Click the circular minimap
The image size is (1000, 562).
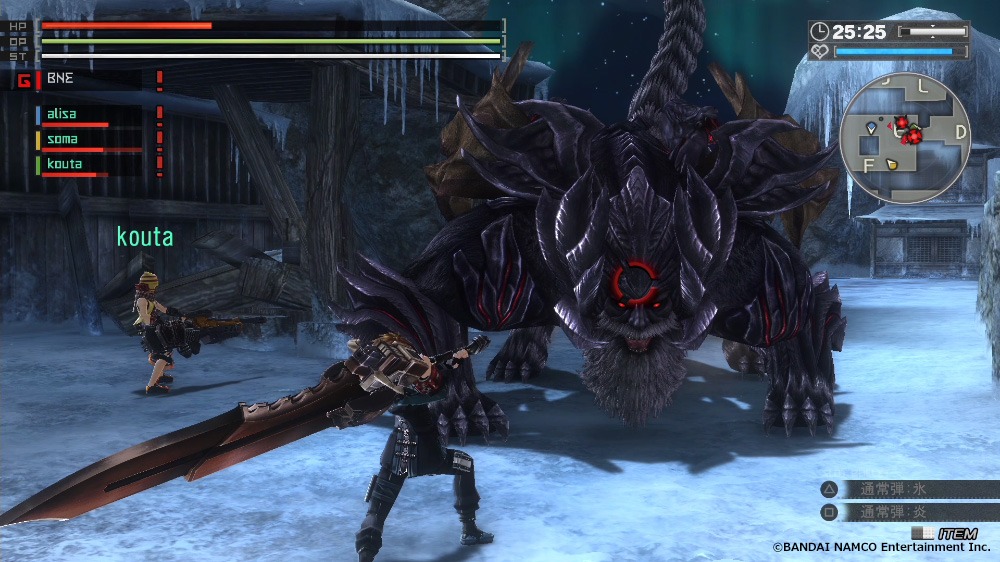(x=905, y=138)
